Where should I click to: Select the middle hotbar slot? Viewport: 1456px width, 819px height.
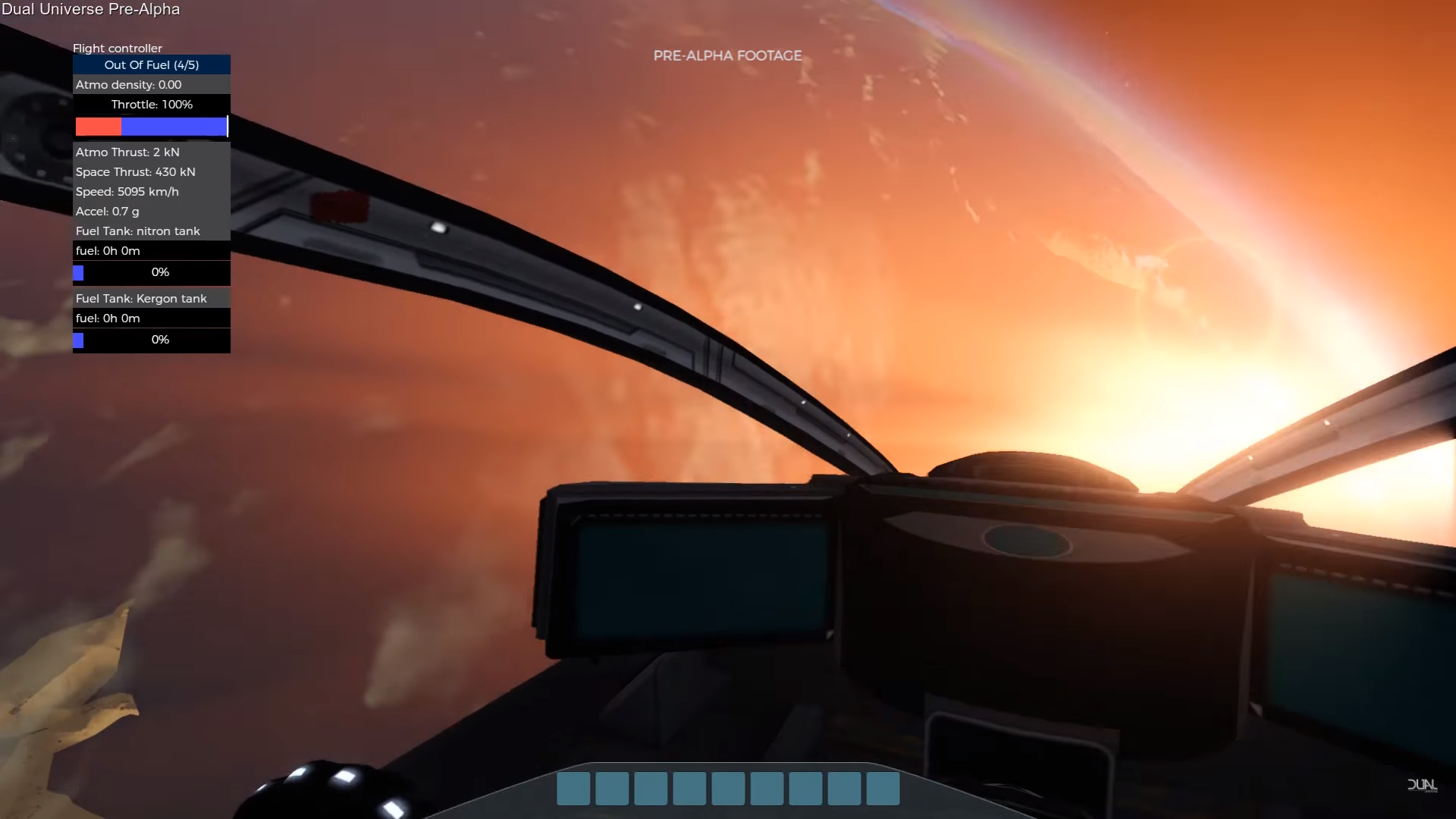coord(728,788)
